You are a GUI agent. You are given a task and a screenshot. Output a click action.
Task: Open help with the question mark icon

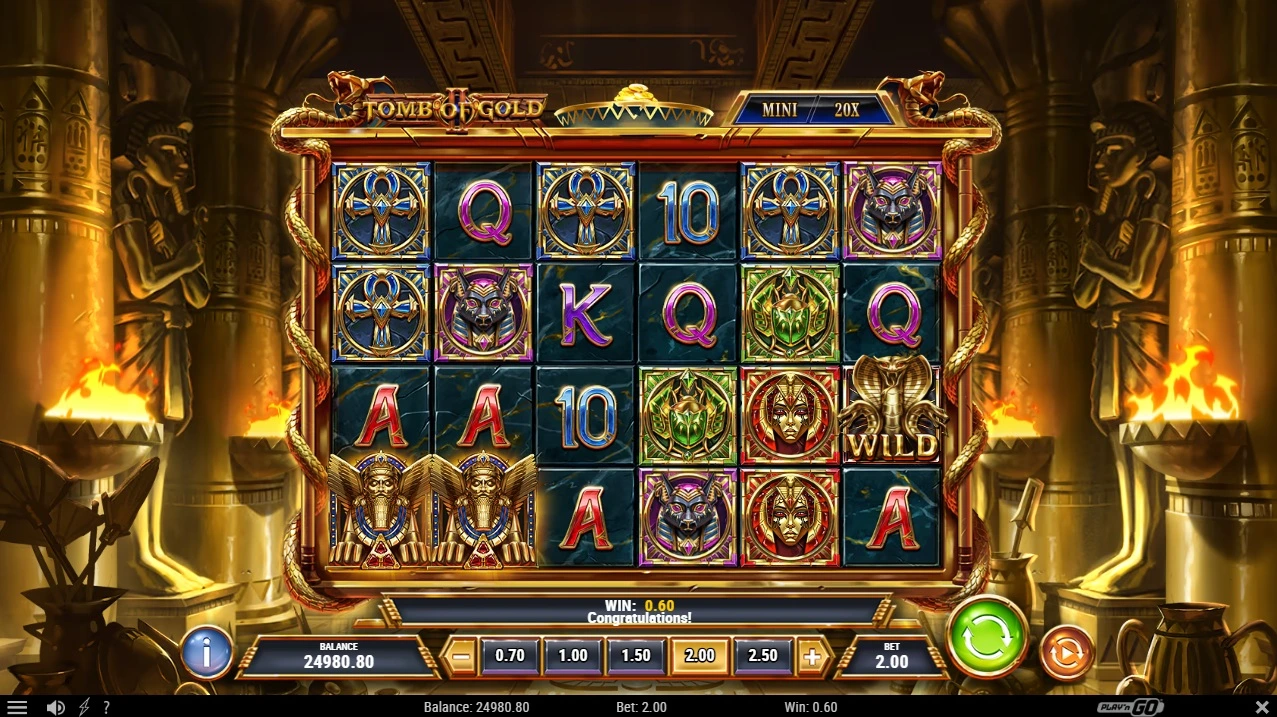pyautogui.click(x=106, y=707)
